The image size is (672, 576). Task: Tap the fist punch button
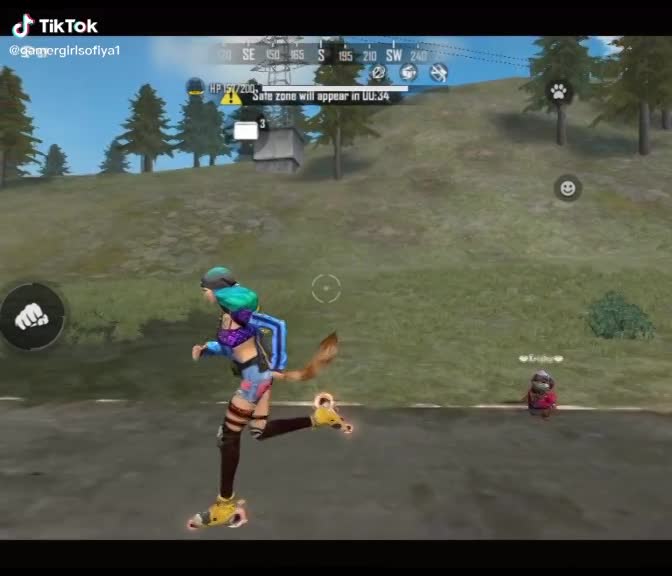[x=32, y=317]
